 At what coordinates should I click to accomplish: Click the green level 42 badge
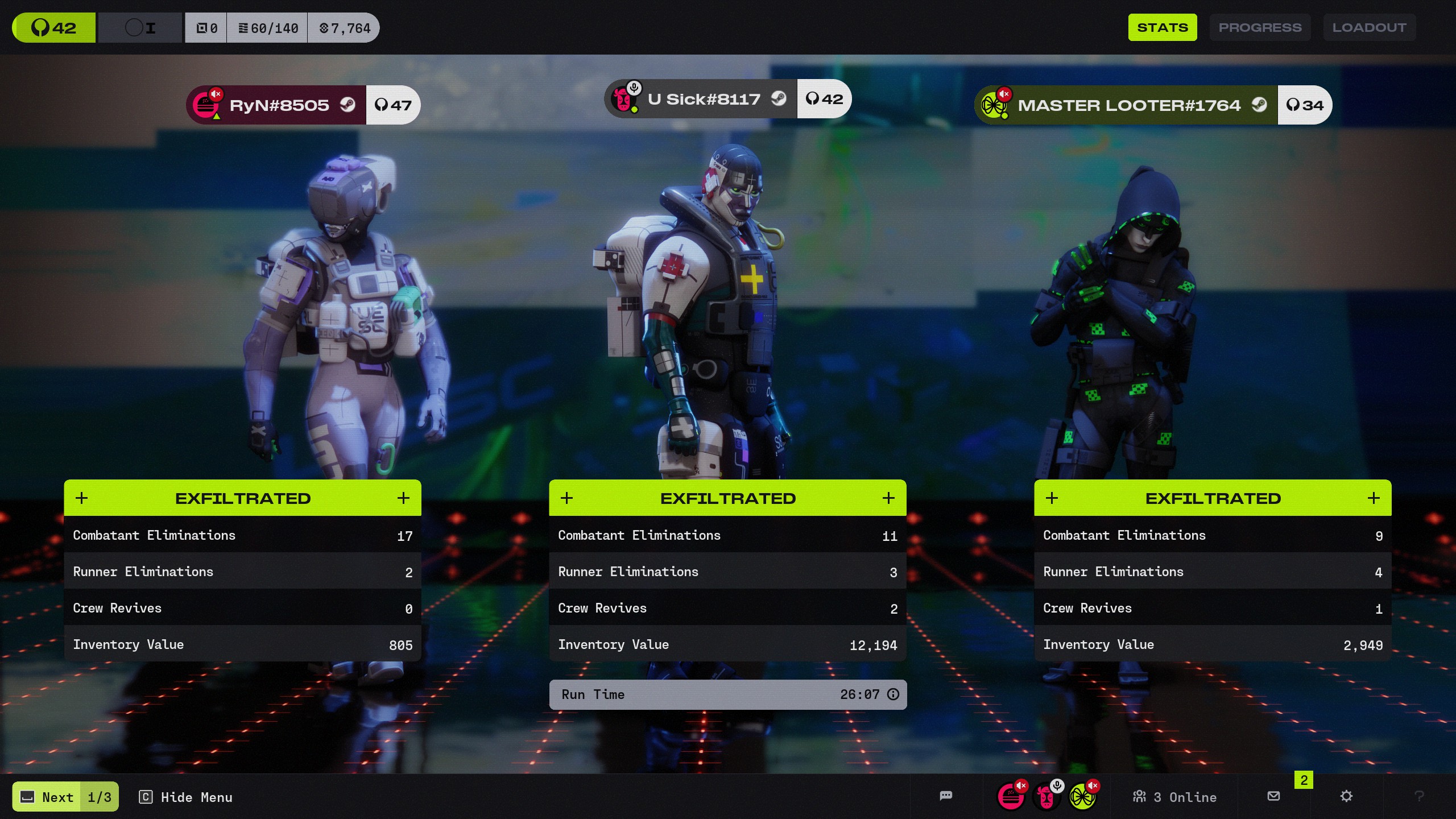coord(54,27)
